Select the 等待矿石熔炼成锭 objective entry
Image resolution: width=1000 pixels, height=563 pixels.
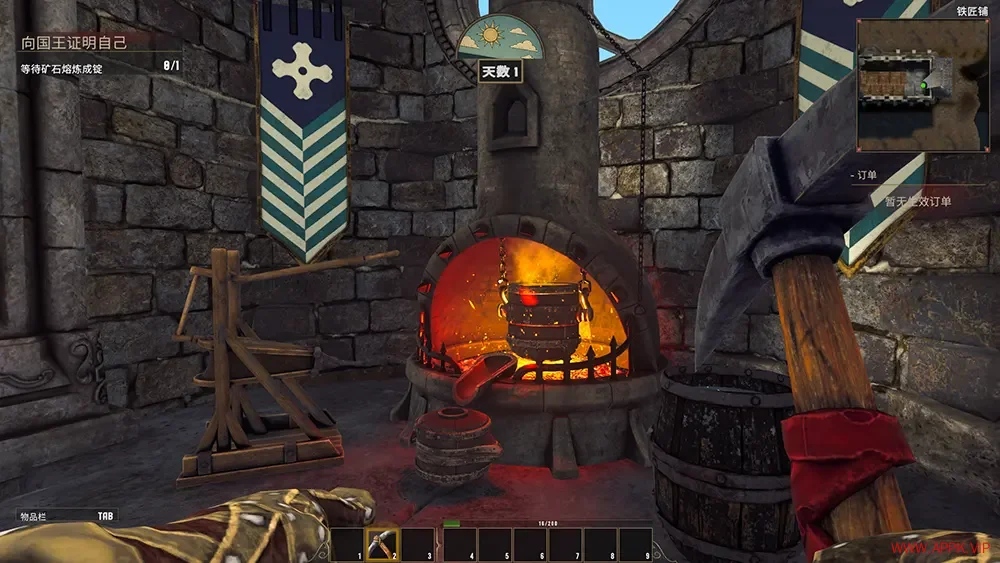pyautogui.click(x=63, y=68)
